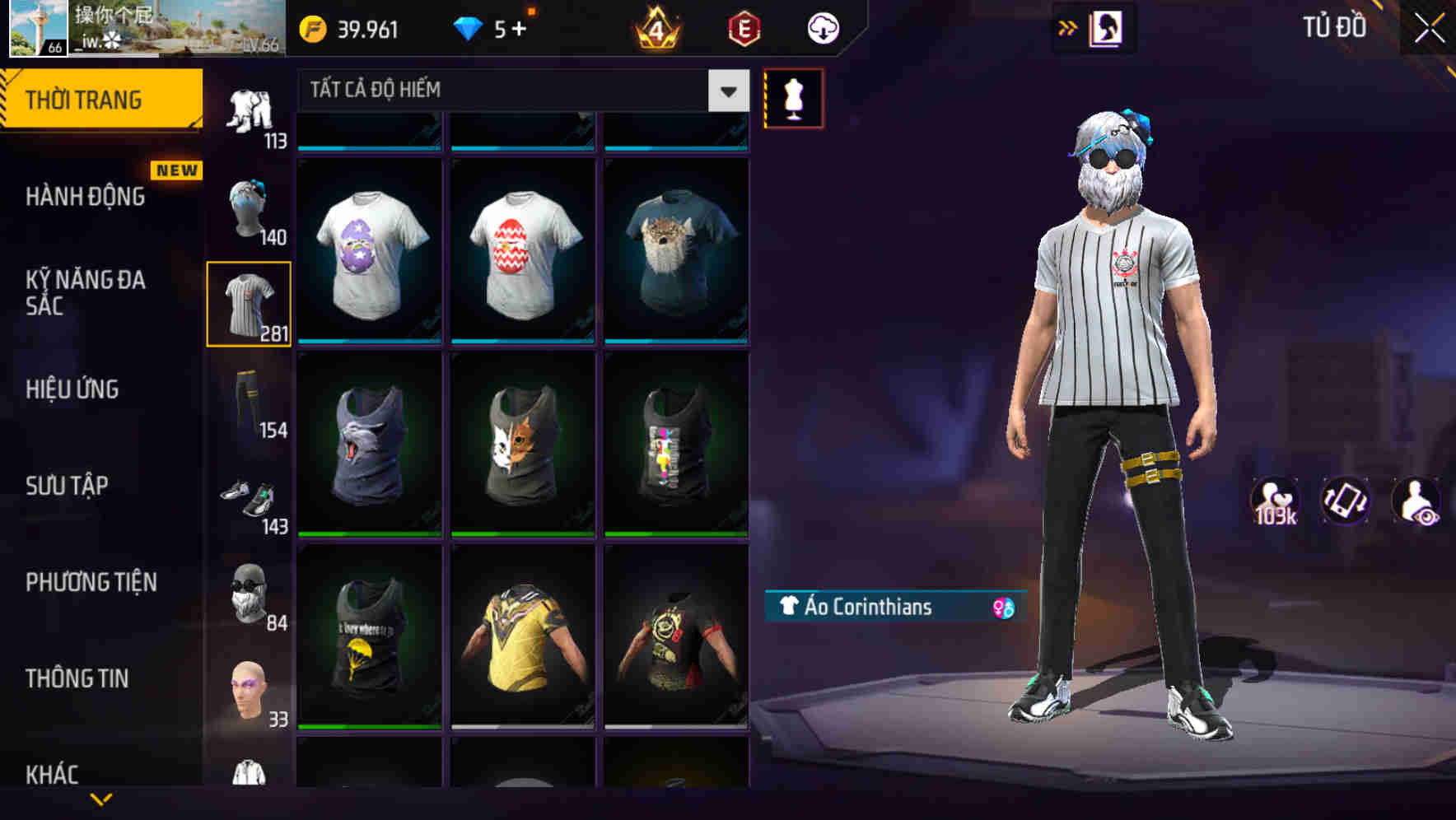Viewport: 1456px width, 820px height.
Task: Click the Áo Corinthians item name label
Action: click(861, 608)
